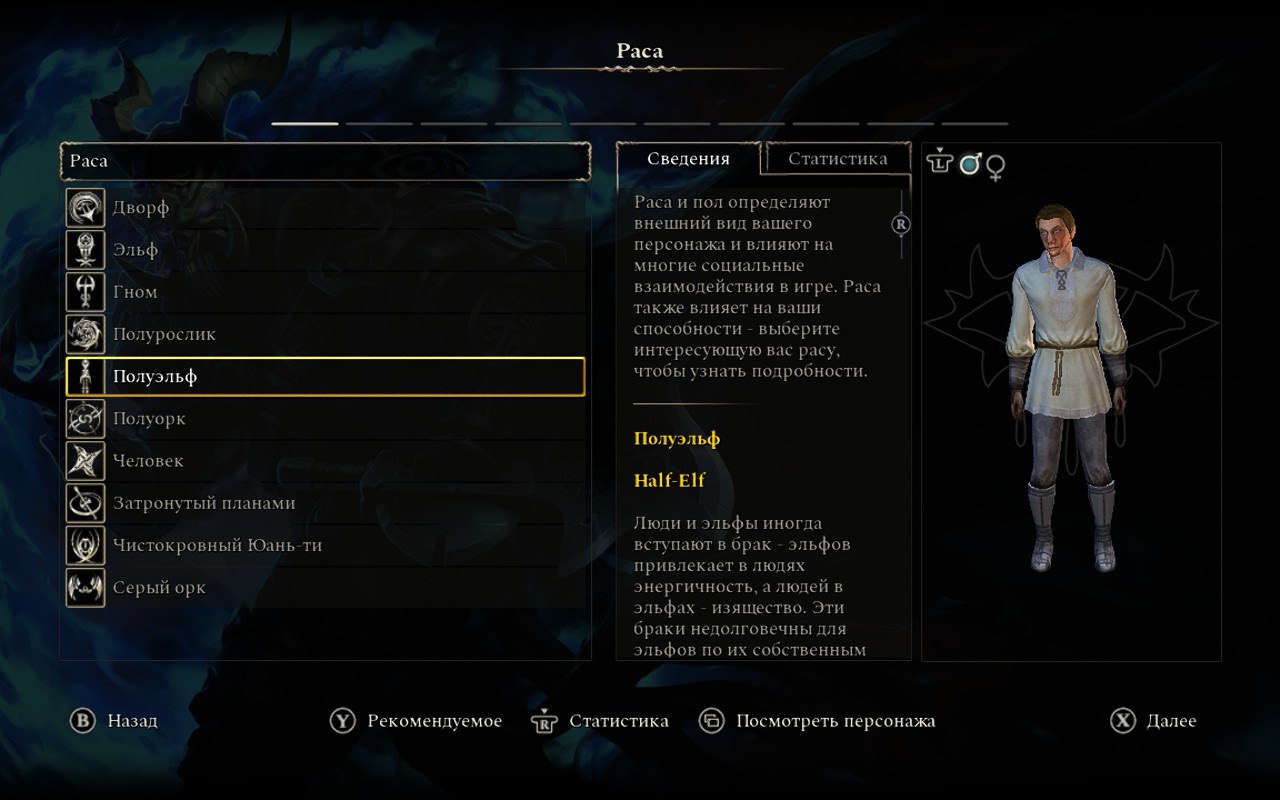
Task: Switch to the Статистика tab
Action: pyautogui.click(x=837, y=159)
